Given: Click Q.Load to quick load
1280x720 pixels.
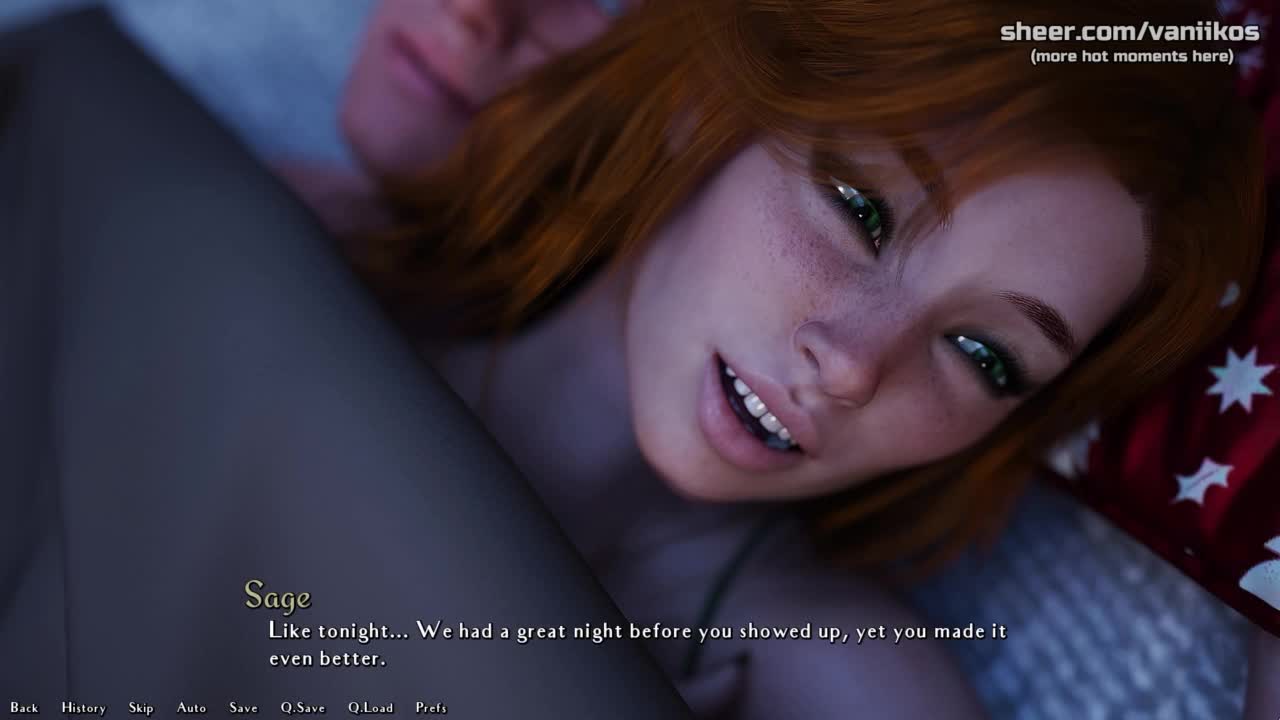Looking at the screenshot, I should click(x=371, y=708).
